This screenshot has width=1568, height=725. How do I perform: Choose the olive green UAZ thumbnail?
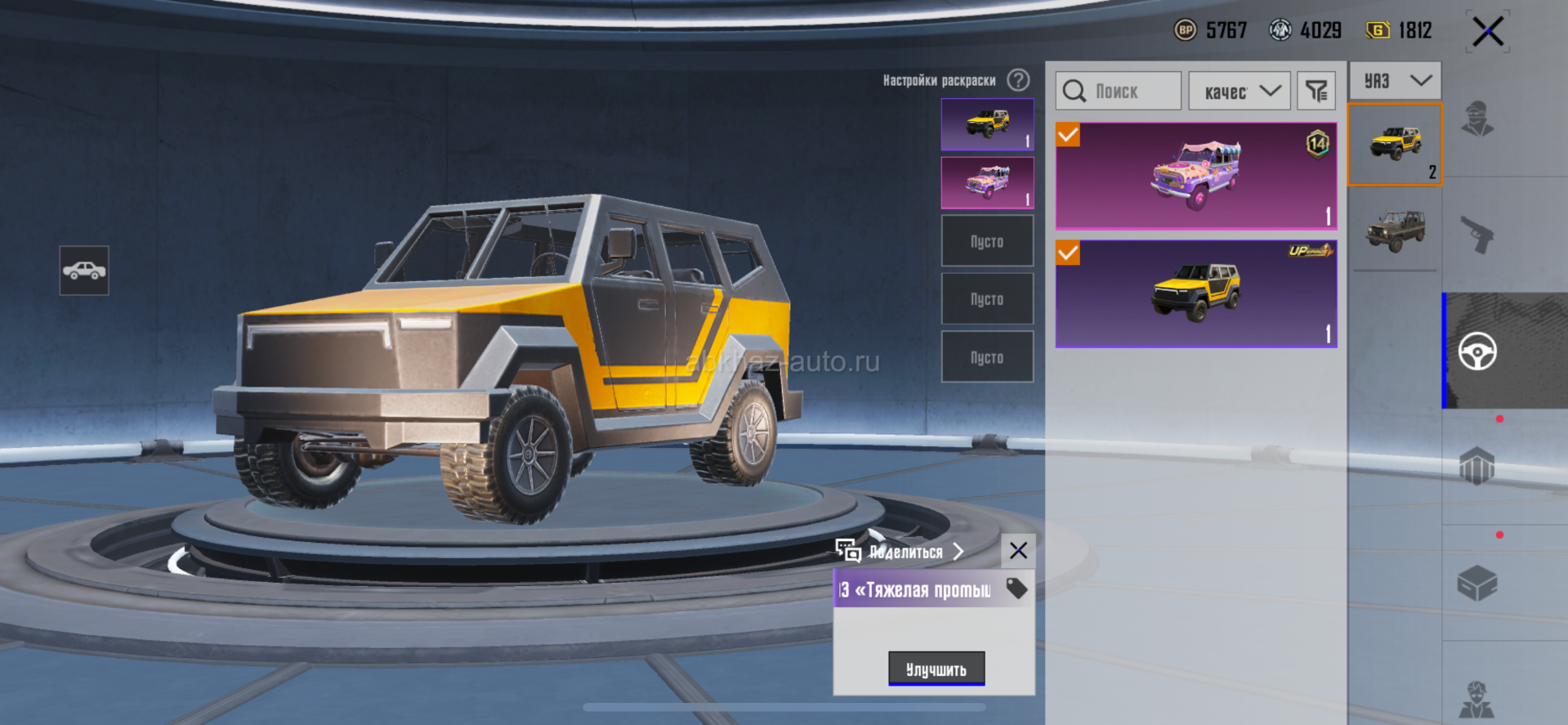[x=1395, y=231]
